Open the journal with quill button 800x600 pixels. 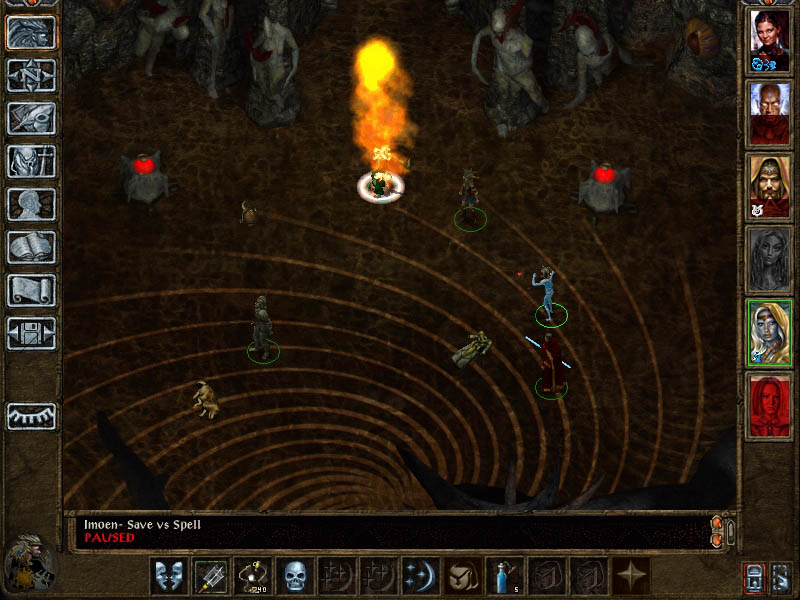[x=31, y=118]
